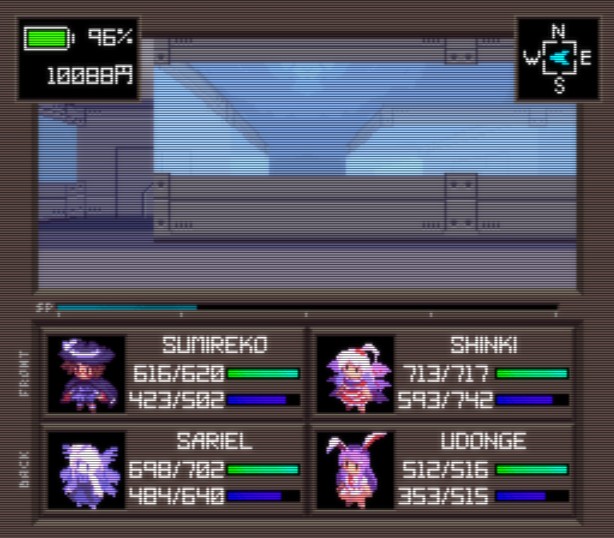
Task: Choose Sariel's party panel
Action: [174, 469]
